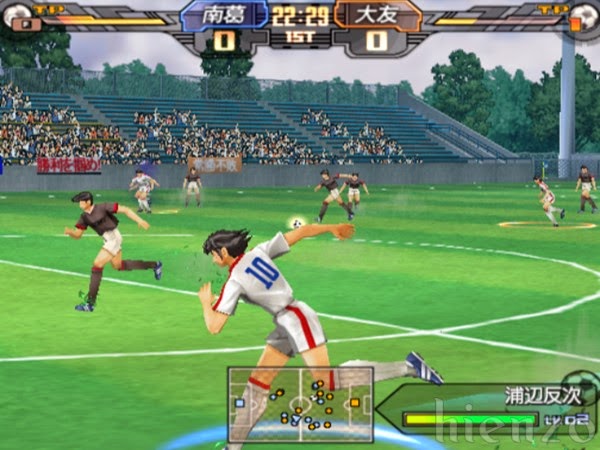Click the ball icon beside left TP gauge
Screen dimensions: 600x450
pyautogui.click(x=19, y=16)
